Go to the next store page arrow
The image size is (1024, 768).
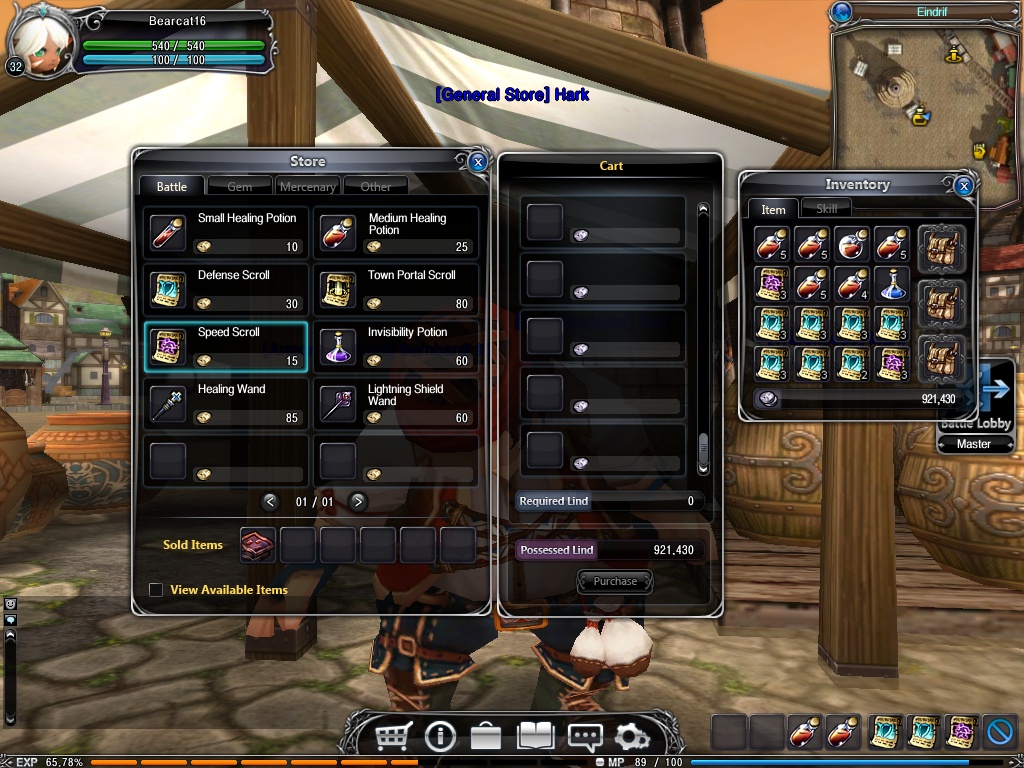coord(358,501)
